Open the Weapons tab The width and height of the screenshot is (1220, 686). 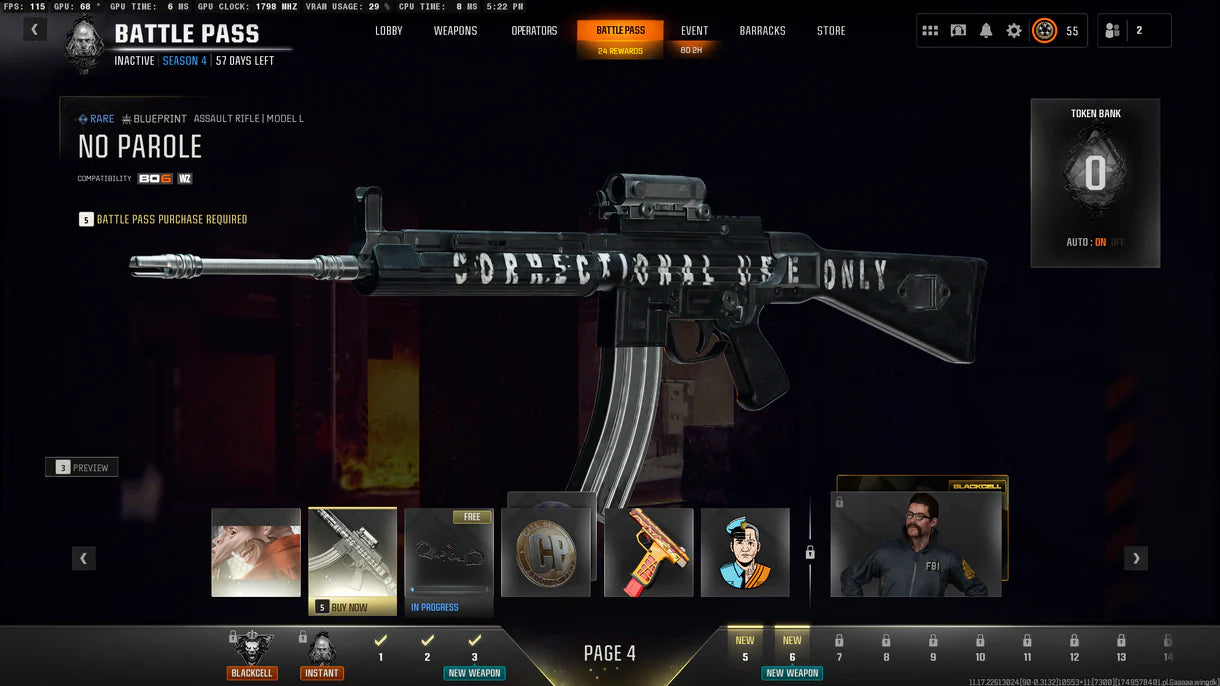455,31
